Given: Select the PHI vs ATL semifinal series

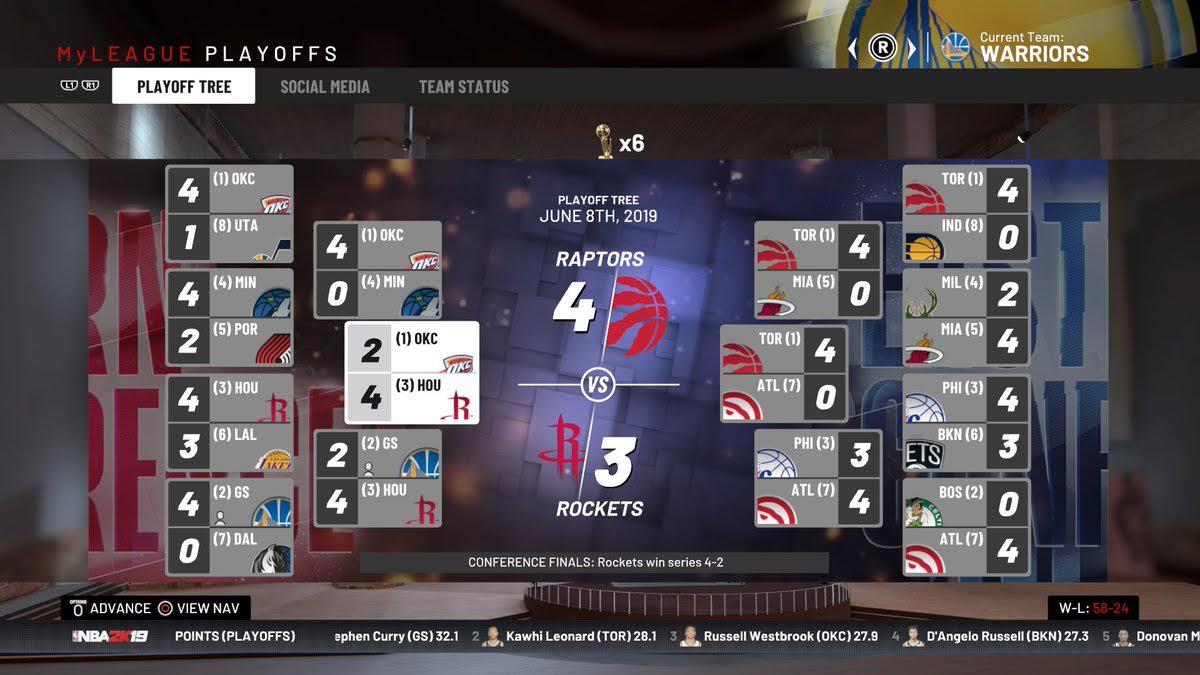Looking at the screenshot, I should pyautogui.click(x=817, y=478).
